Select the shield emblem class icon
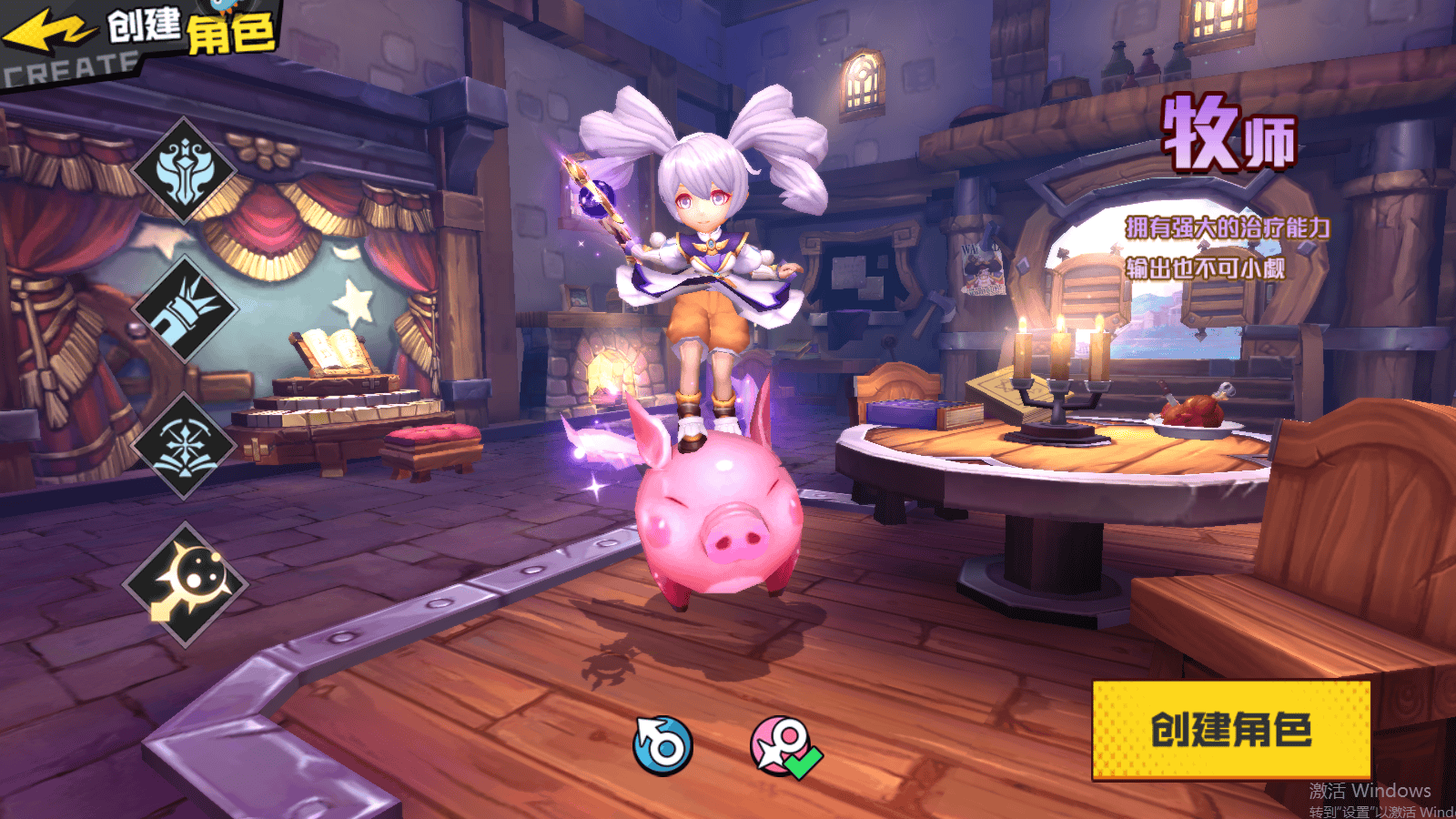The height and width of the screenshot is (819, 1456). point(186,171)
